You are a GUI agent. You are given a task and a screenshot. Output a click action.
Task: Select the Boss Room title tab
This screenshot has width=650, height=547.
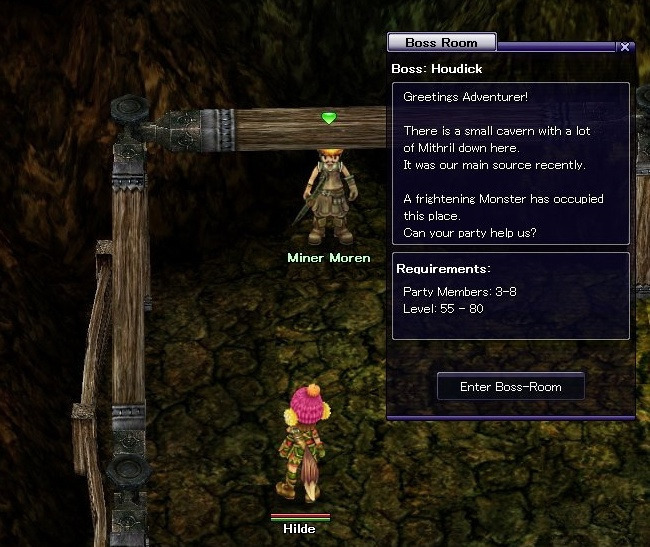441,42
